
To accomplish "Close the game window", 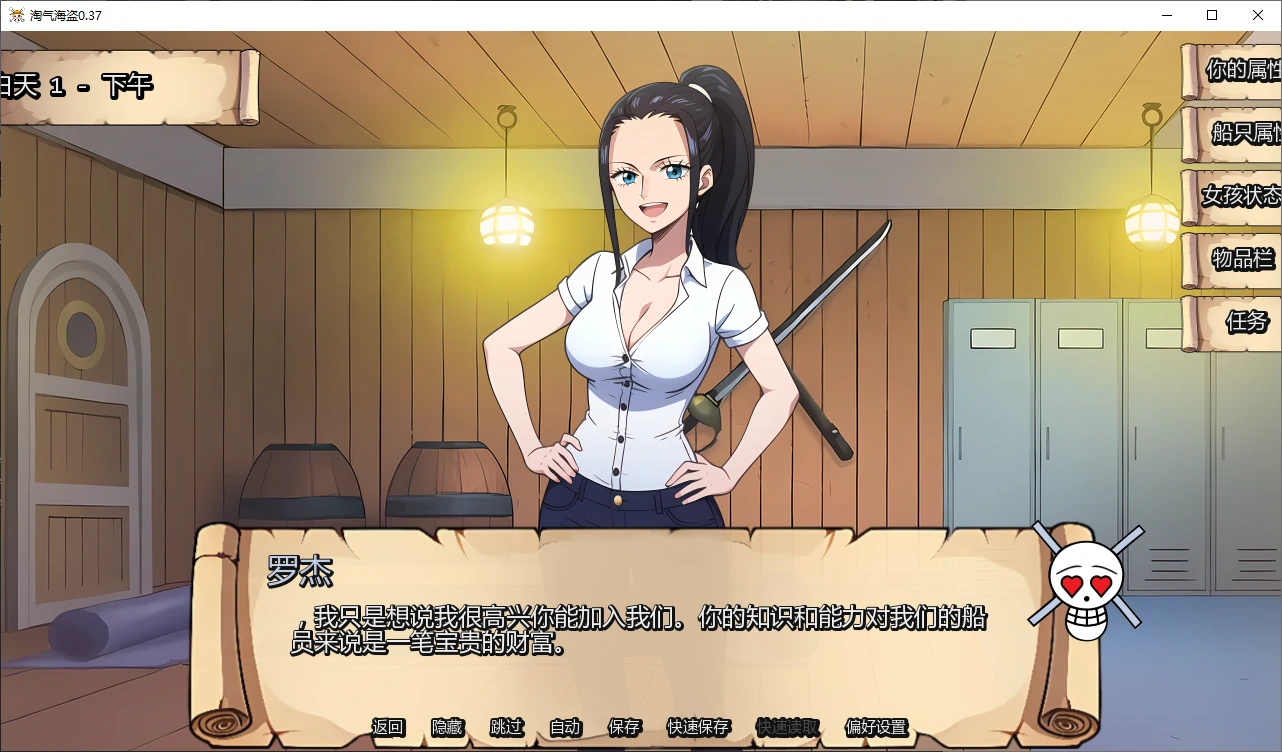I will 1258,15.
